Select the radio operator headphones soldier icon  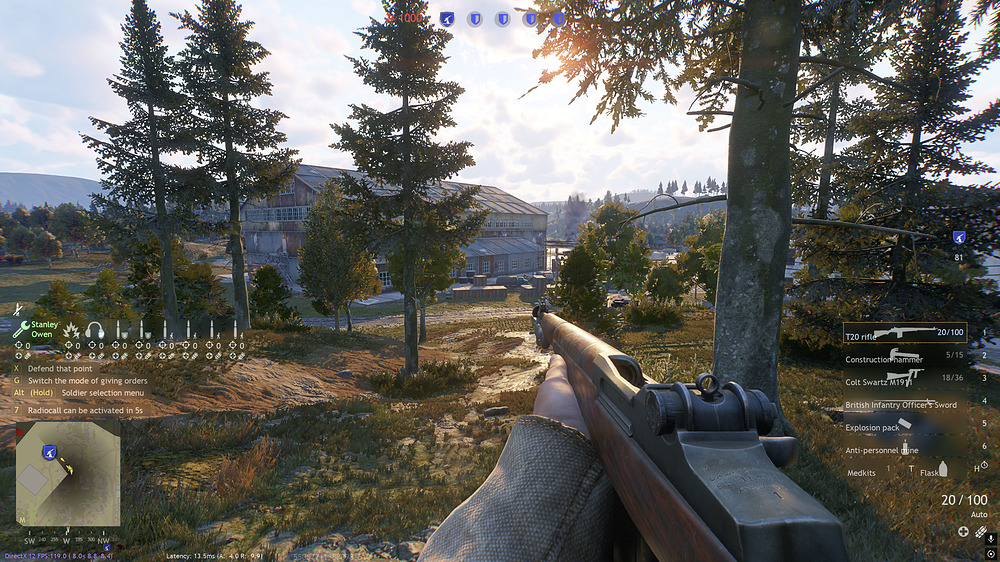pos(95,330)
